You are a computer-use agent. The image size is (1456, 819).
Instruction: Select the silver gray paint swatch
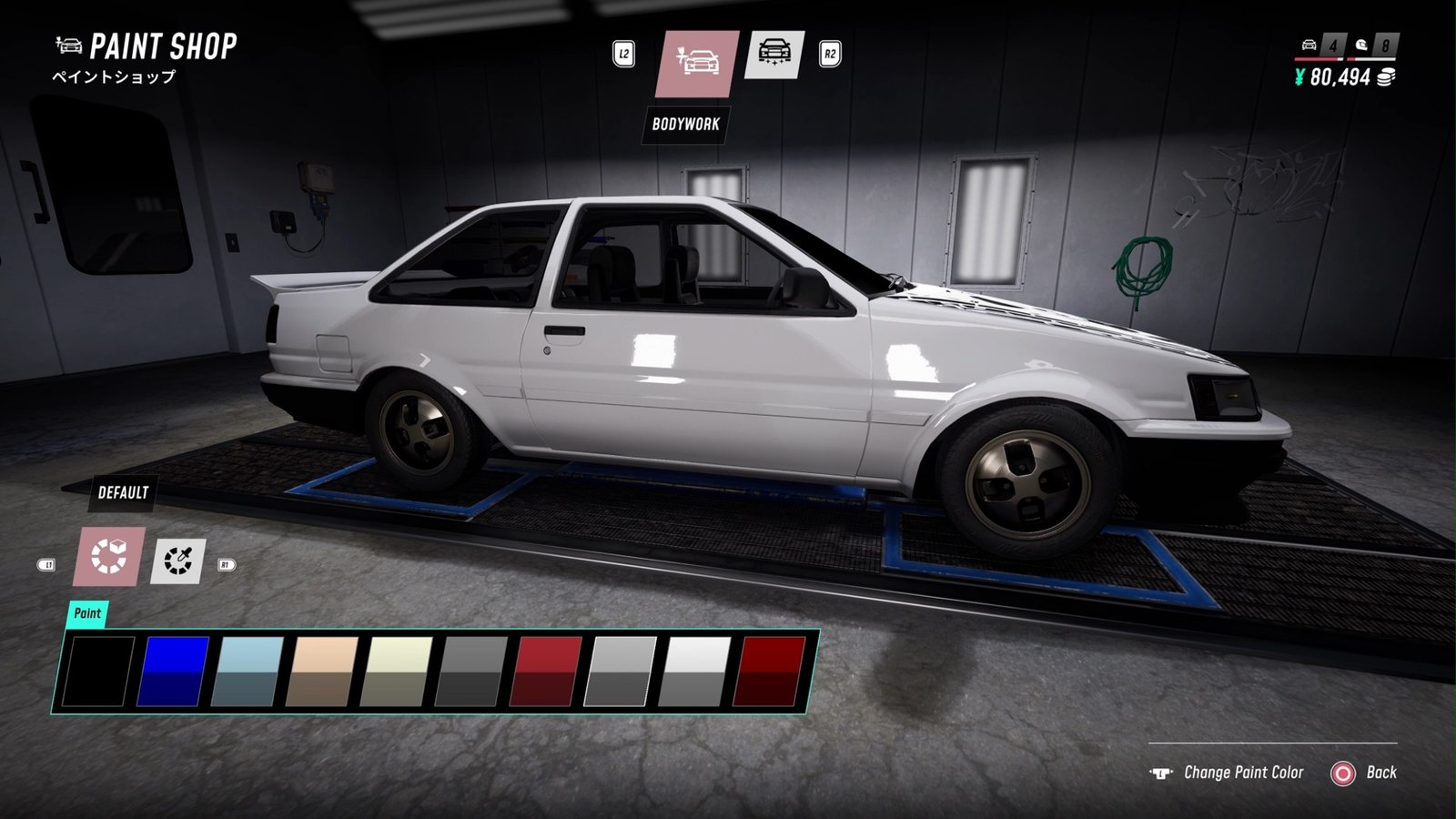[x=622, y=672]
